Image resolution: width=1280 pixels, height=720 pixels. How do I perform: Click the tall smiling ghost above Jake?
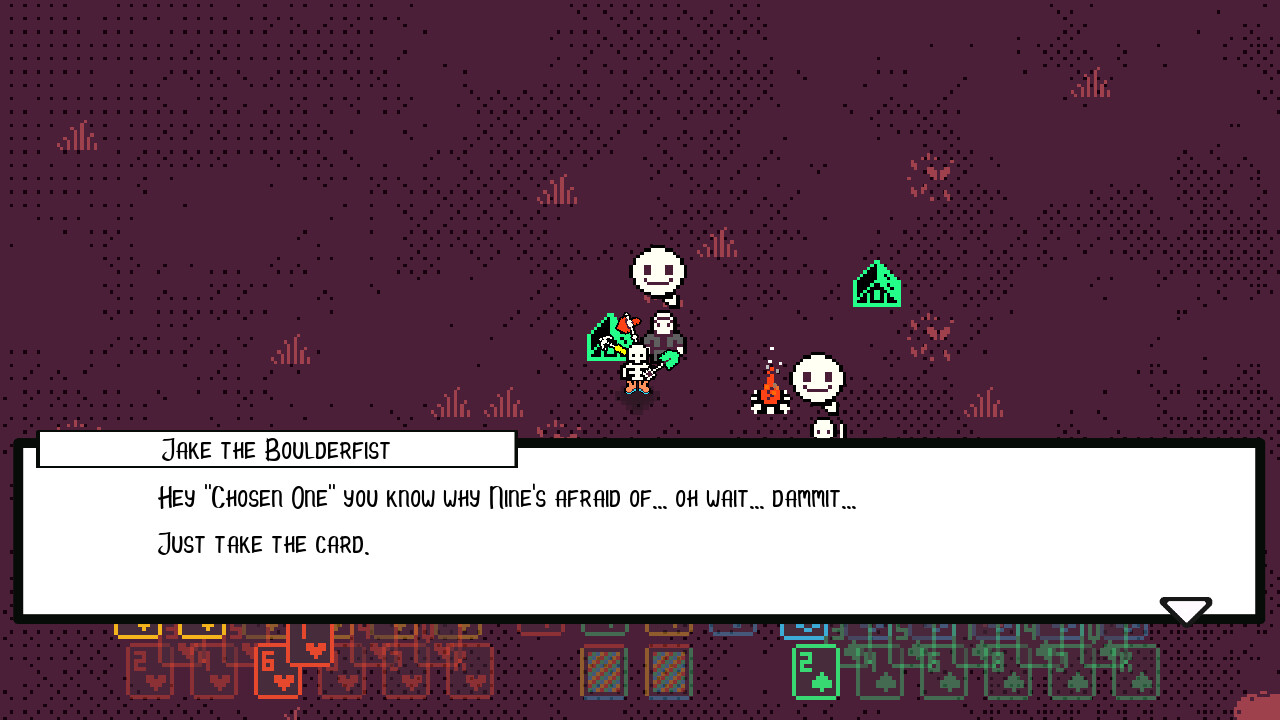click(x=657, y=272)
